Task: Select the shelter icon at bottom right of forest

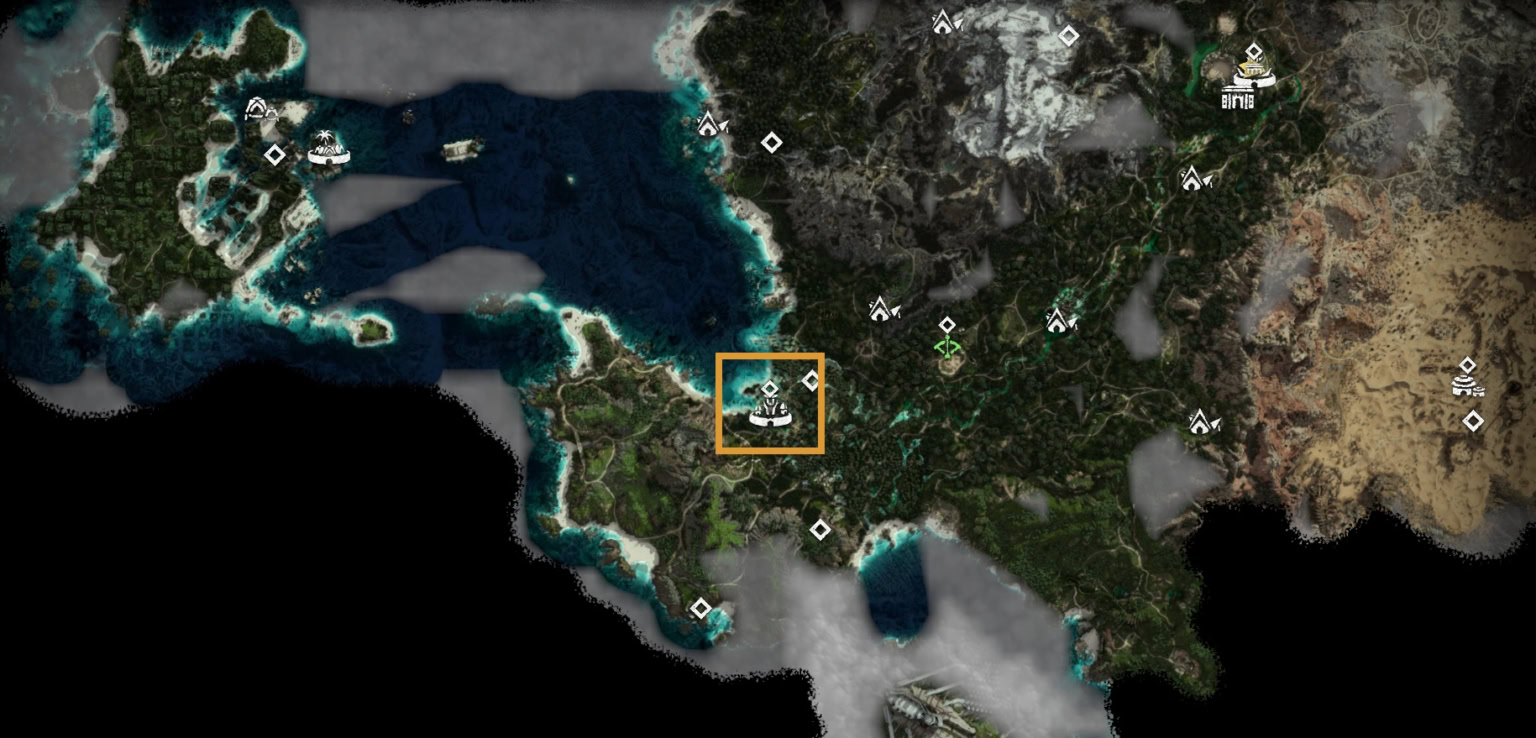Action: pos(1202,420)
